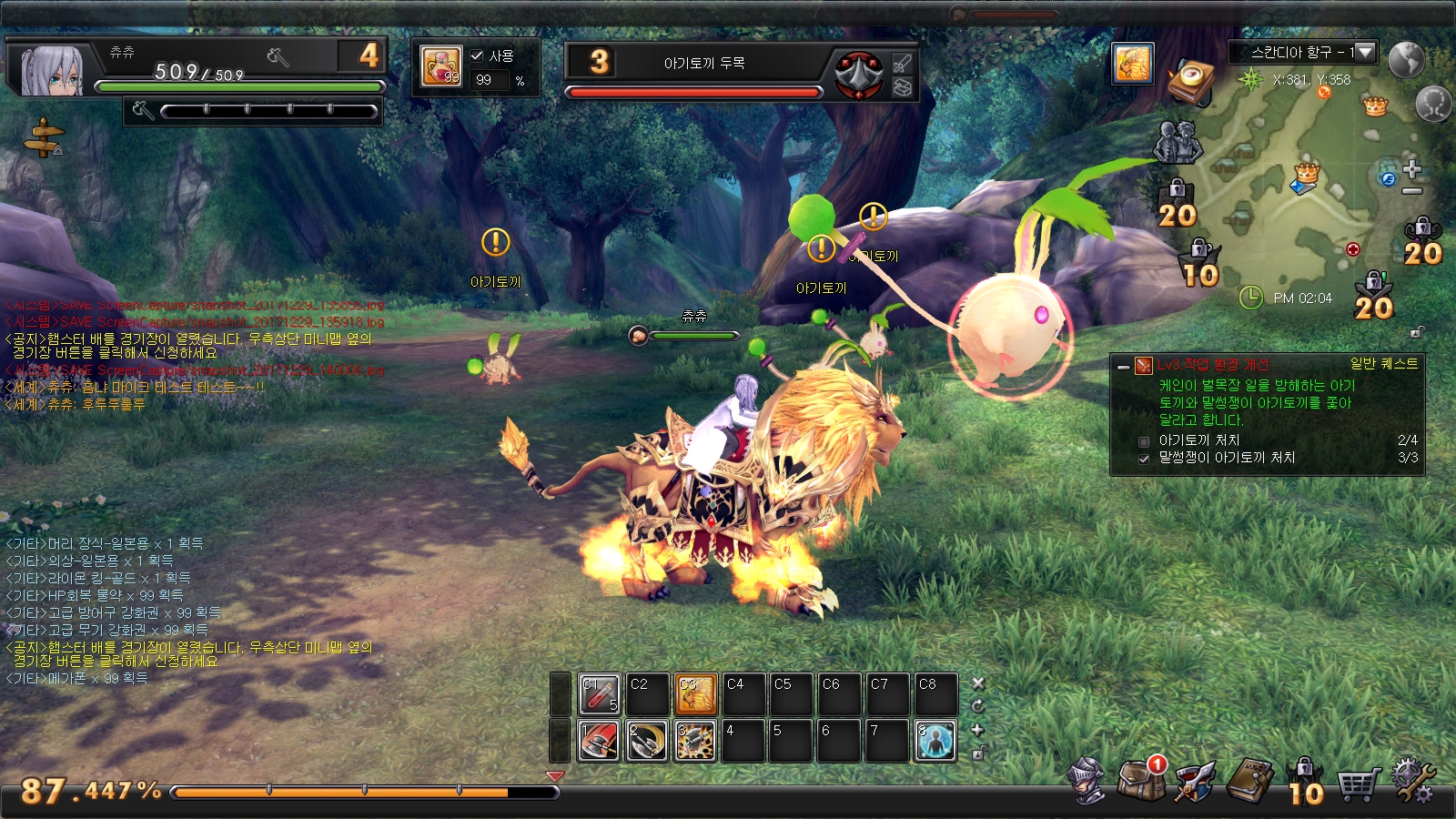Open the inventory bag with notification
Image resolution: width=1456 pixels, height=819 pixels.
(1141, 780)
